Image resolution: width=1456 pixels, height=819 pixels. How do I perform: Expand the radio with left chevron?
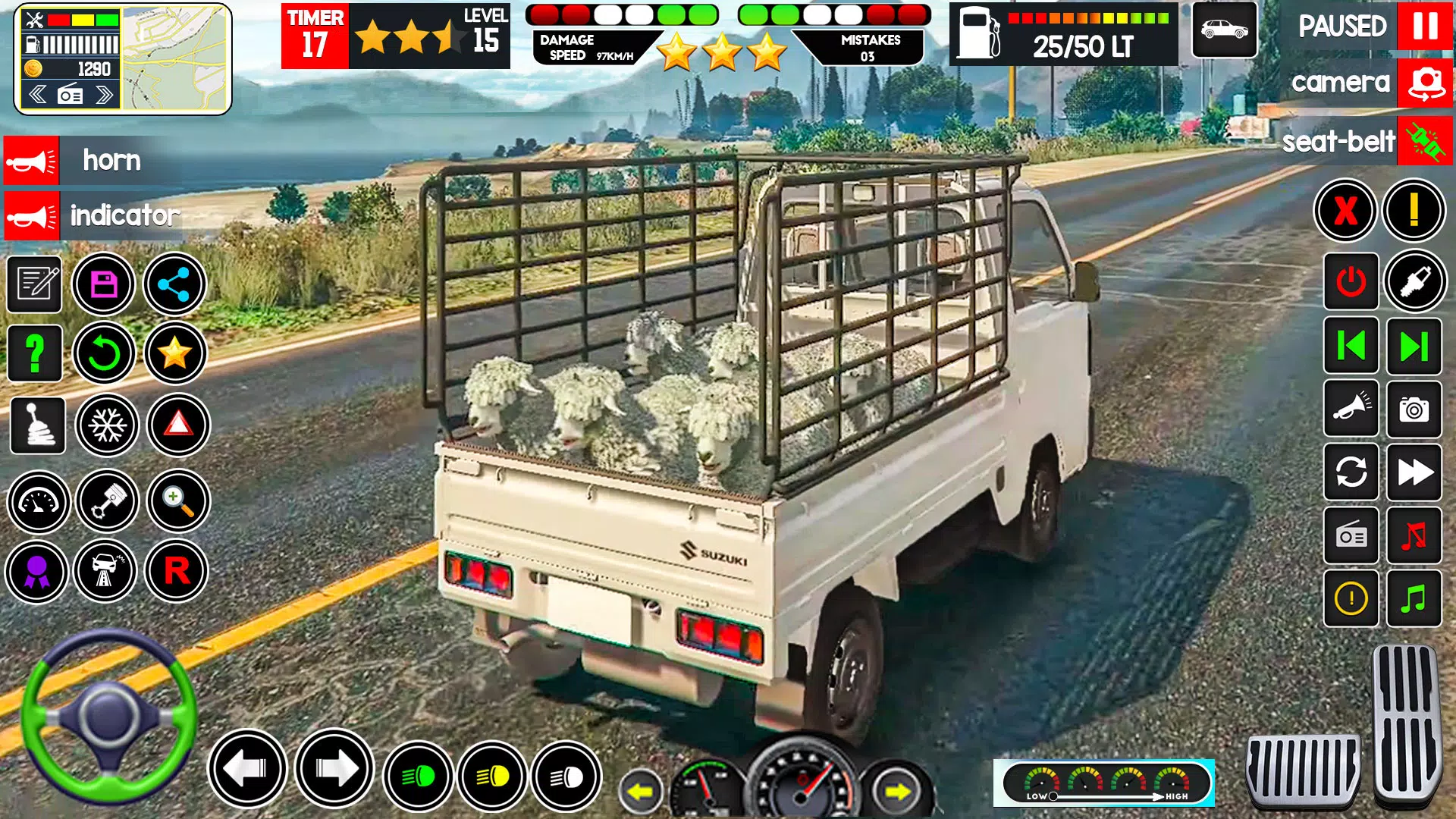coord(36,95)
